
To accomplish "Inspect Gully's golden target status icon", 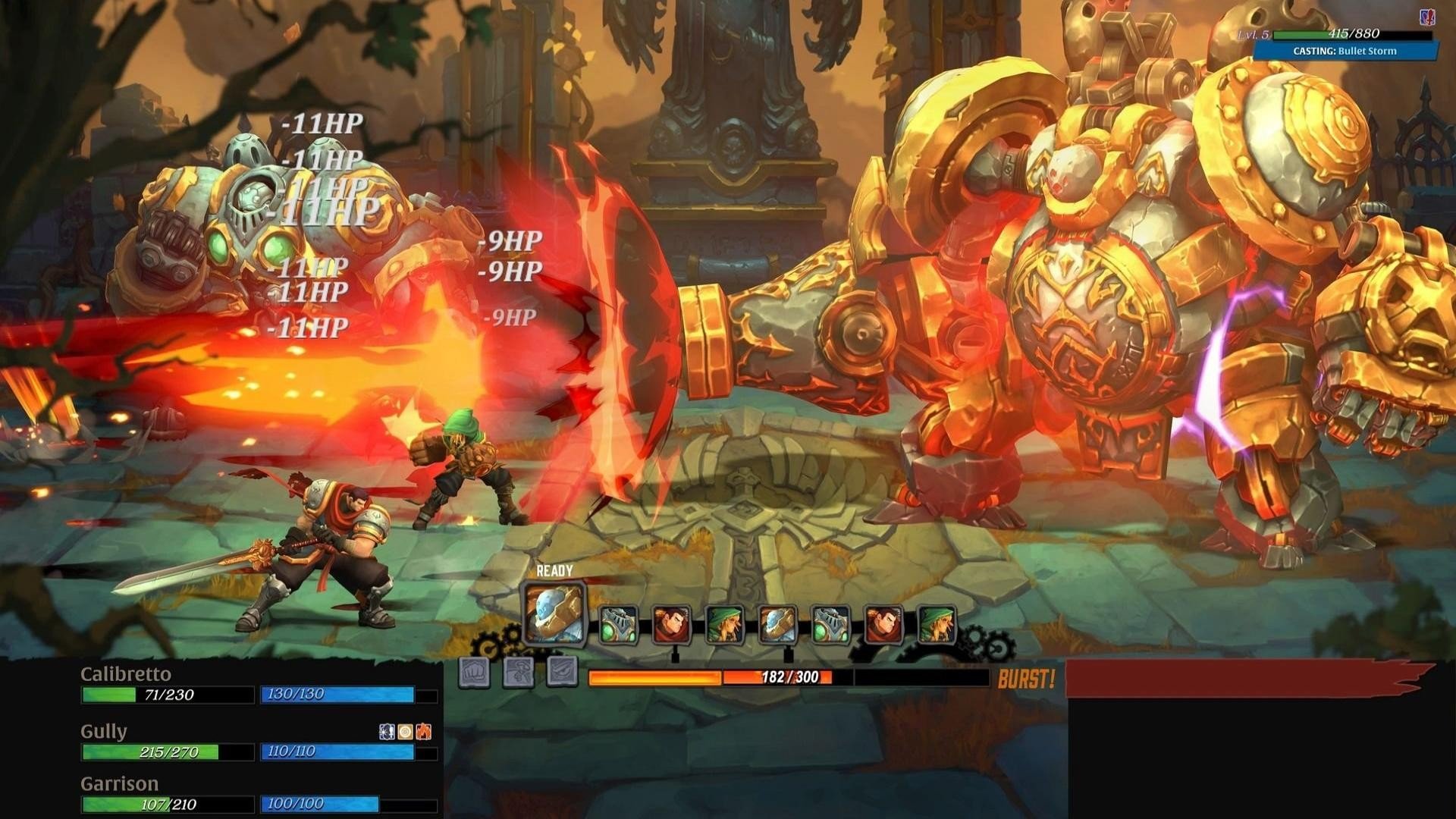I will [406, 732].
